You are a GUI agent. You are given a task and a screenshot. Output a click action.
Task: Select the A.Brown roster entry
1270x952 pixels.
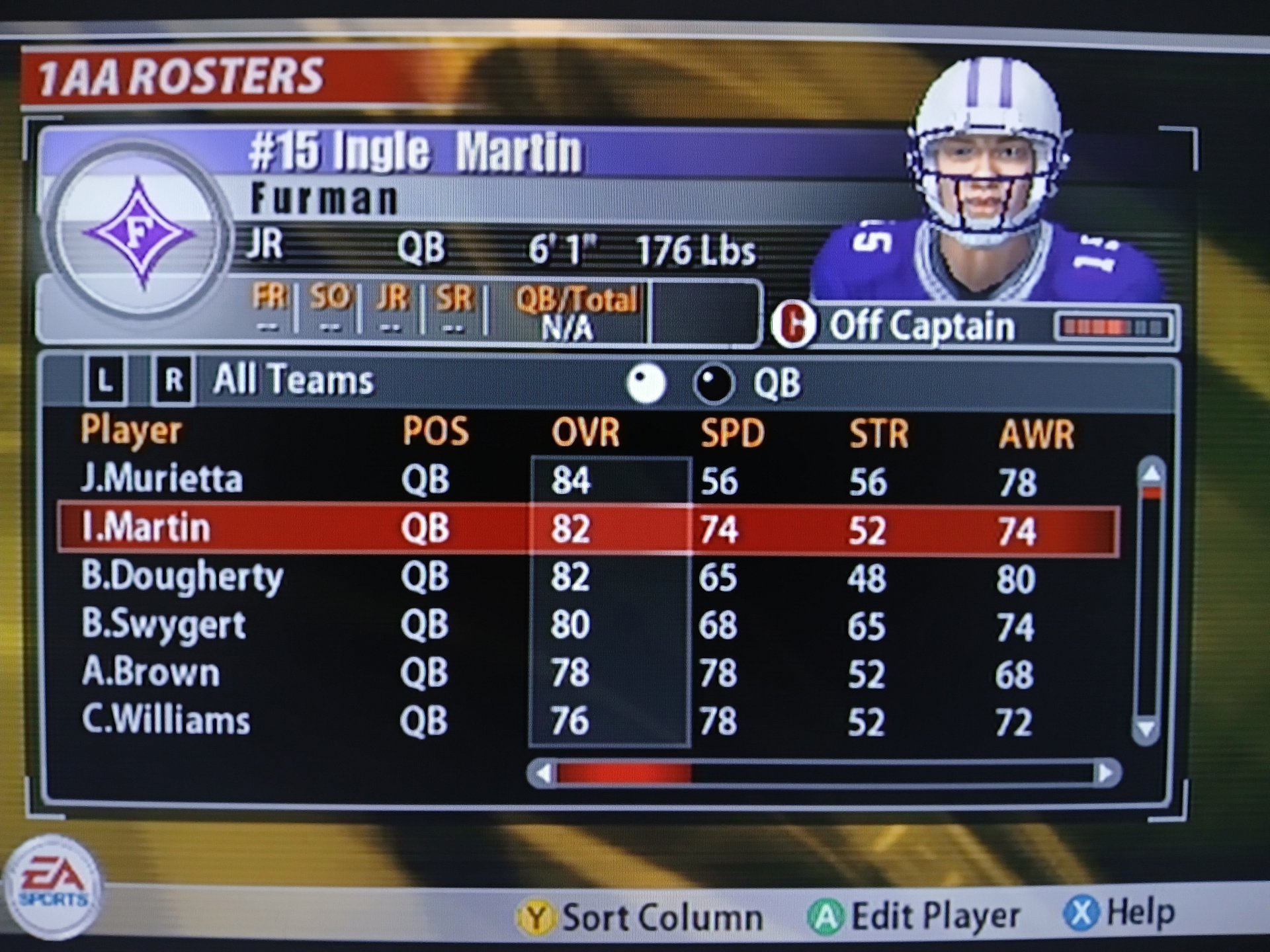click(151, 673)
